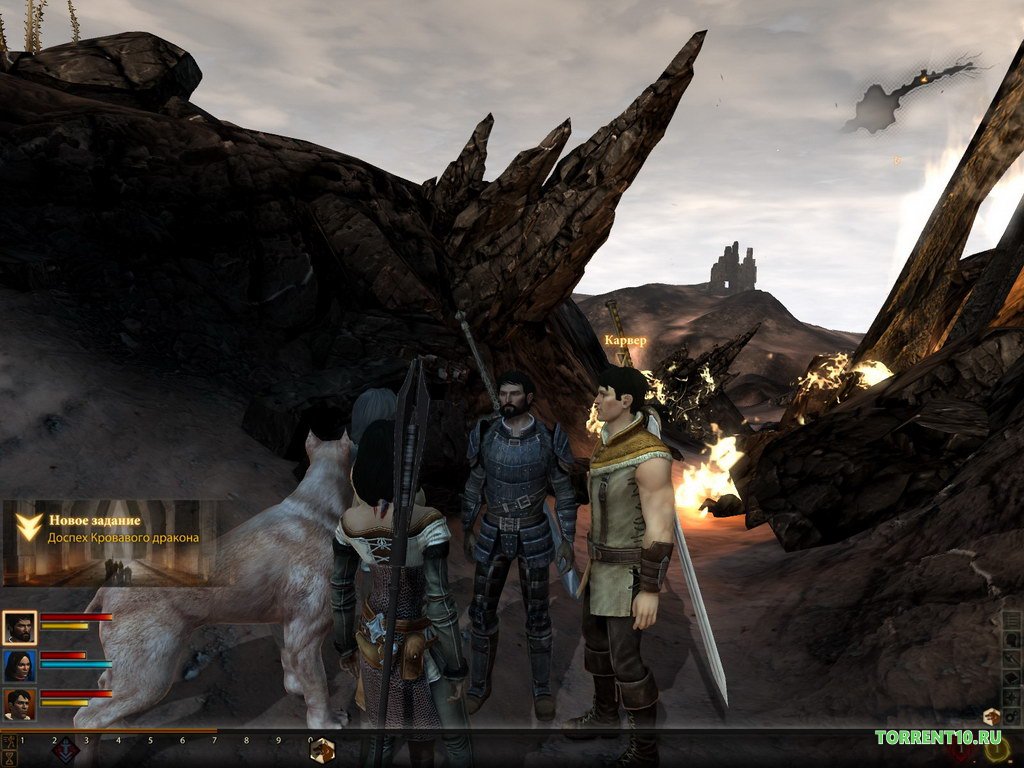Open the crossed weapons menu icon

click(1012, 660)
